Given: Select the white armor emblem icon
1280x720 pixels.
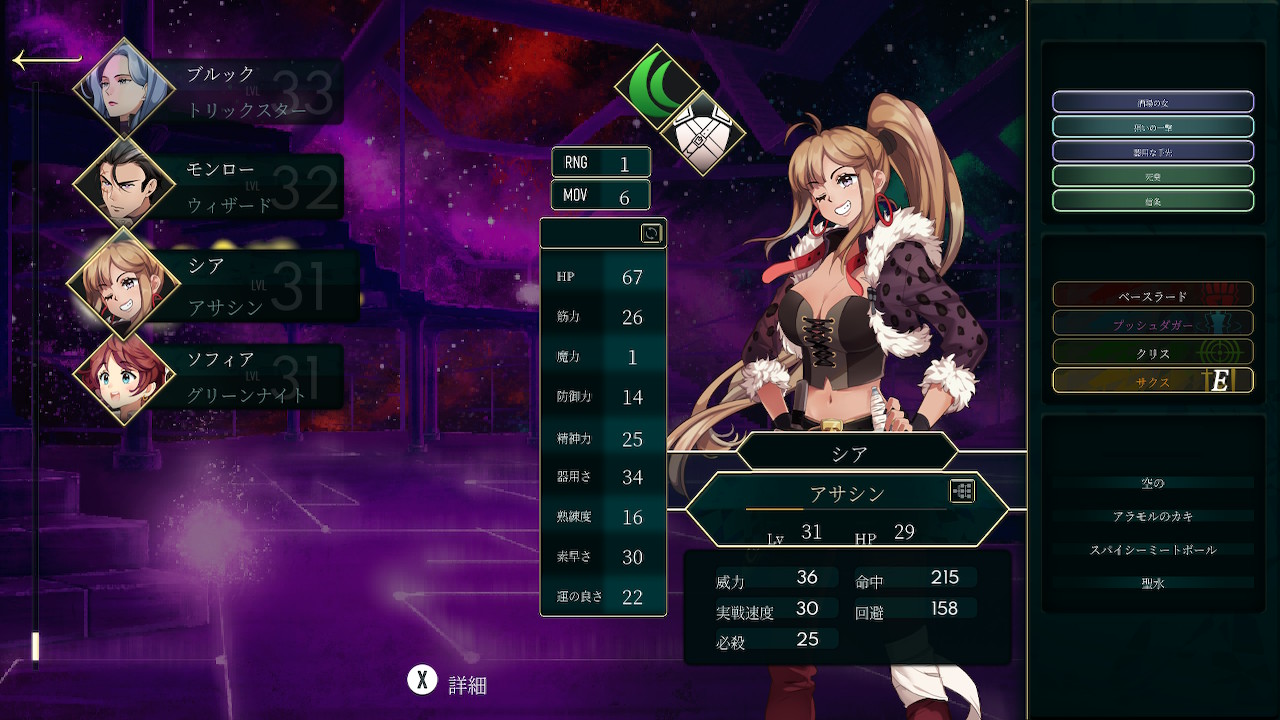Looking at the screenshot, I should [x=703, y=132].
